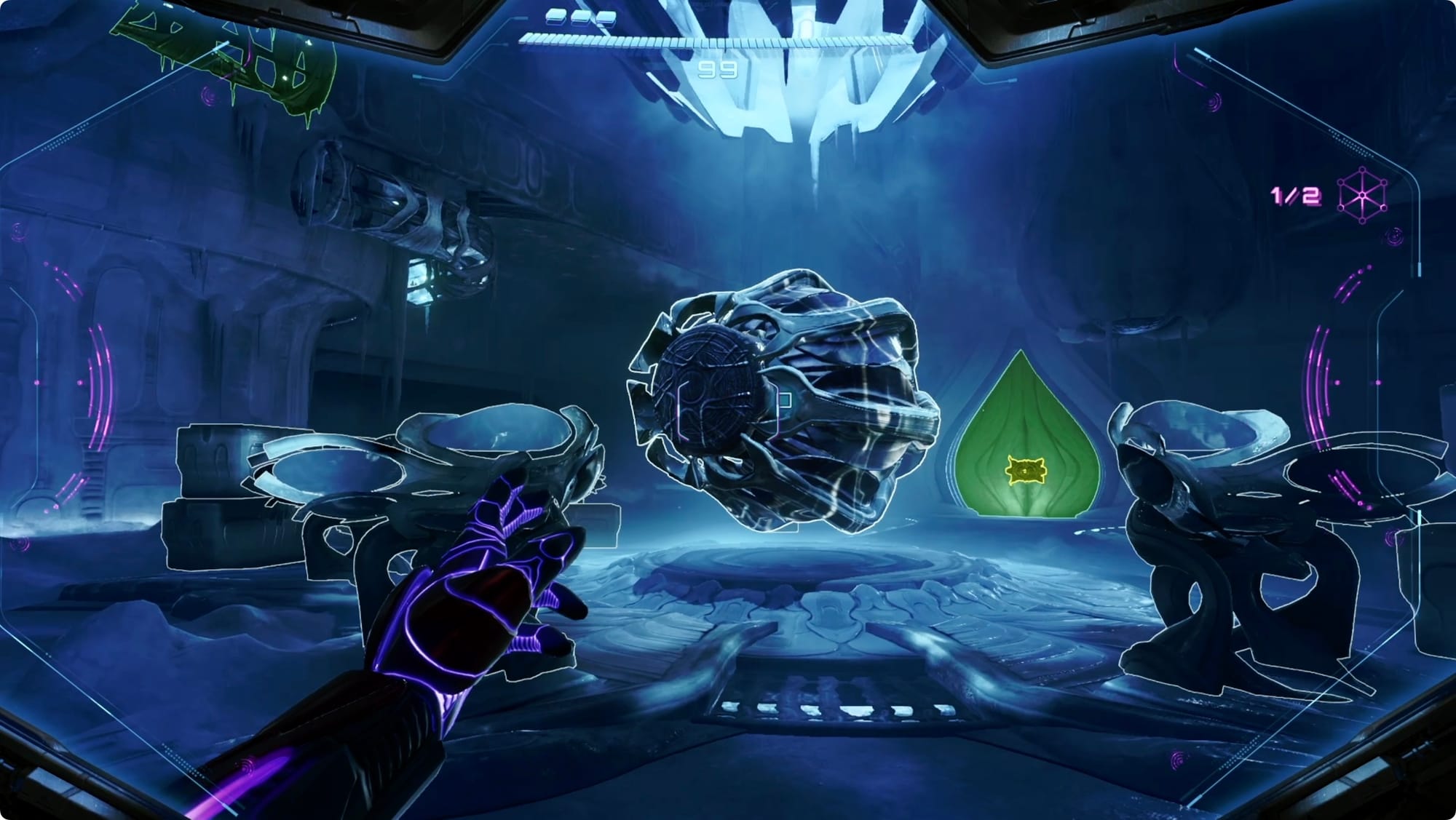Viewport: 1456px width, 820px height.
Task: Select the purple hexagonal cube icon
Action: (1362, 195)
